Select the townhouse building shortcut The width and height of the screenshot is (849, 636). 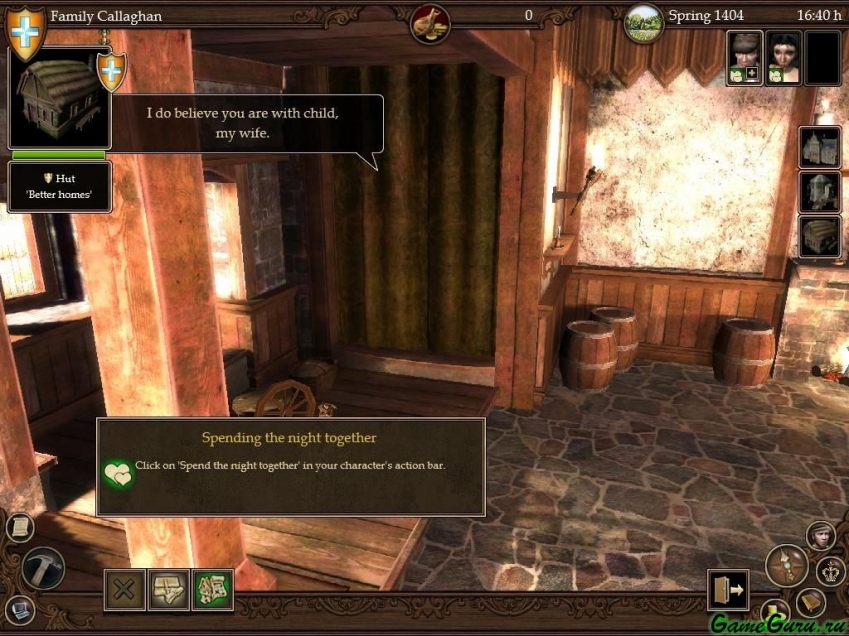[x=819, y=146]
